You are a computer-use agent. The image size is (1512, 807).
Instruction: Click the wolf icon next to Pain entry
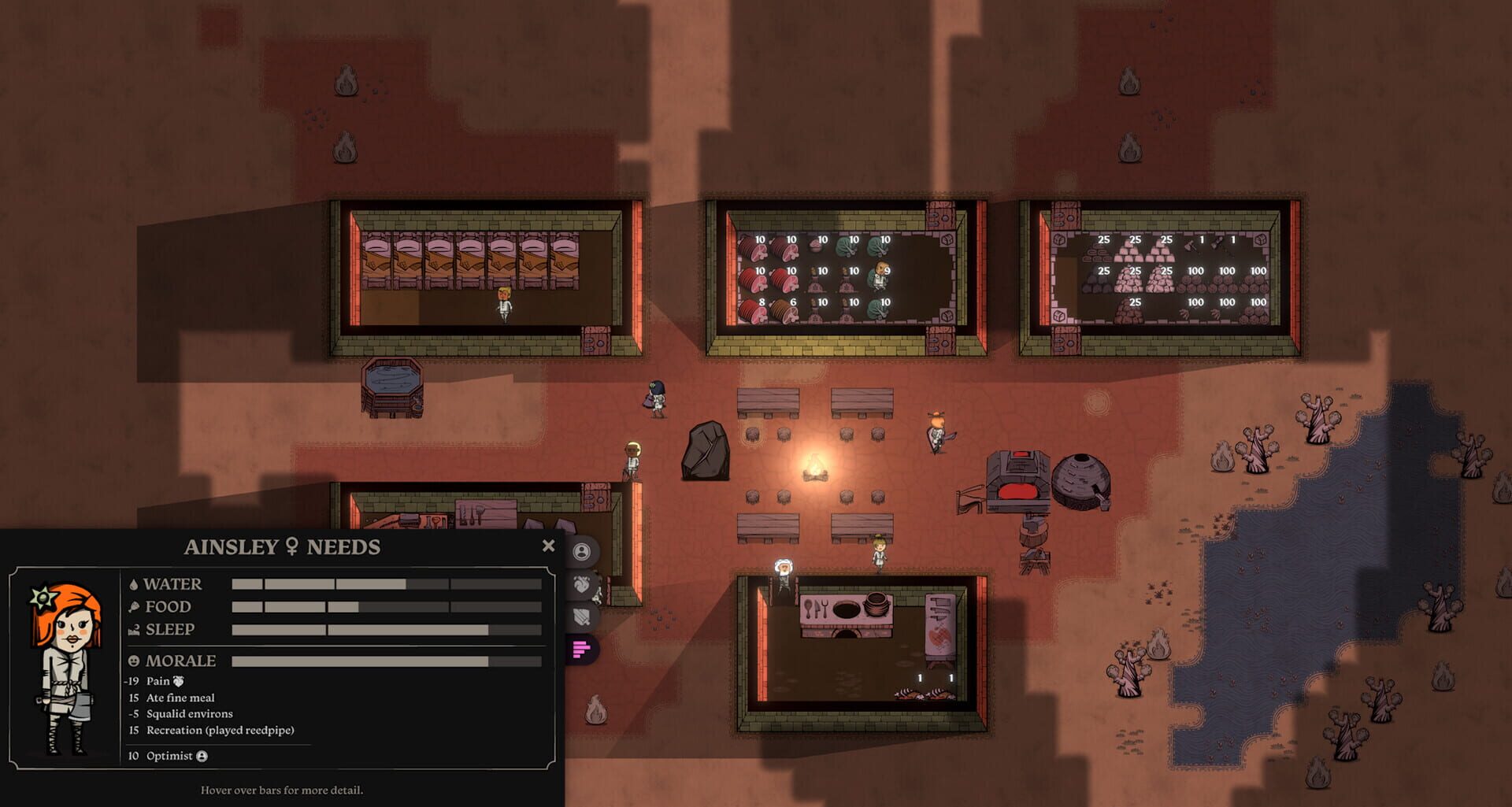point(179,682)
